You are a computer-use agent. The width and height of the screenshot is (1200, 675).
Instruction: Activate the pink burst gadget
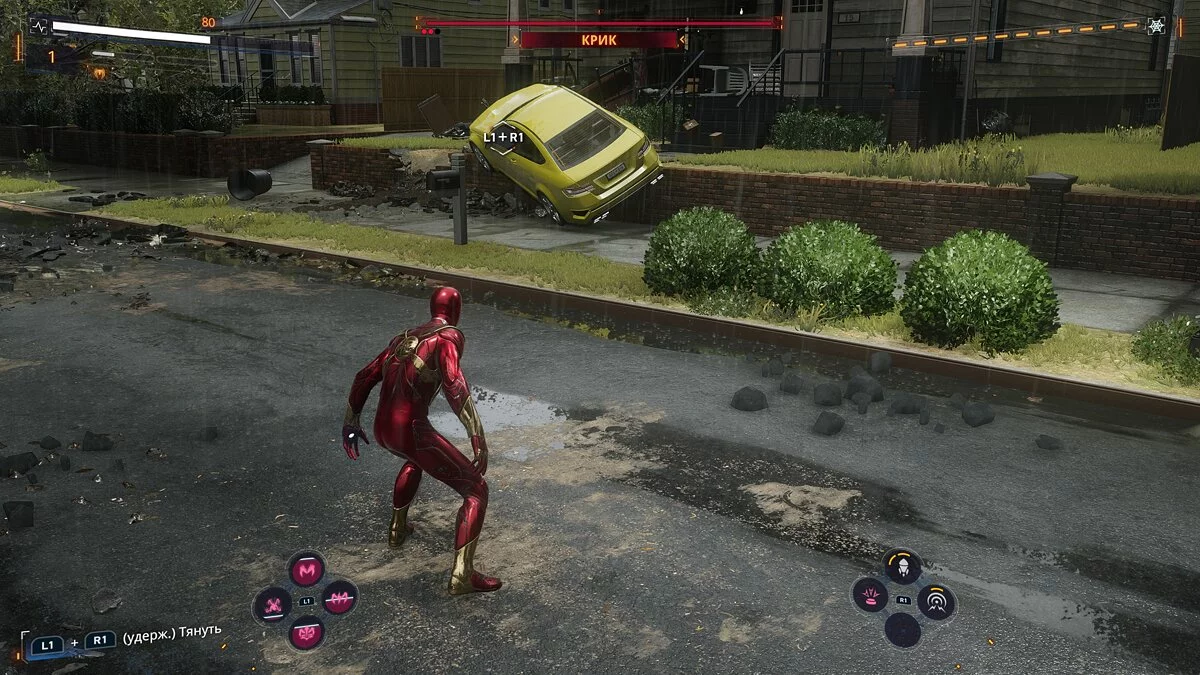click(870, 596)
